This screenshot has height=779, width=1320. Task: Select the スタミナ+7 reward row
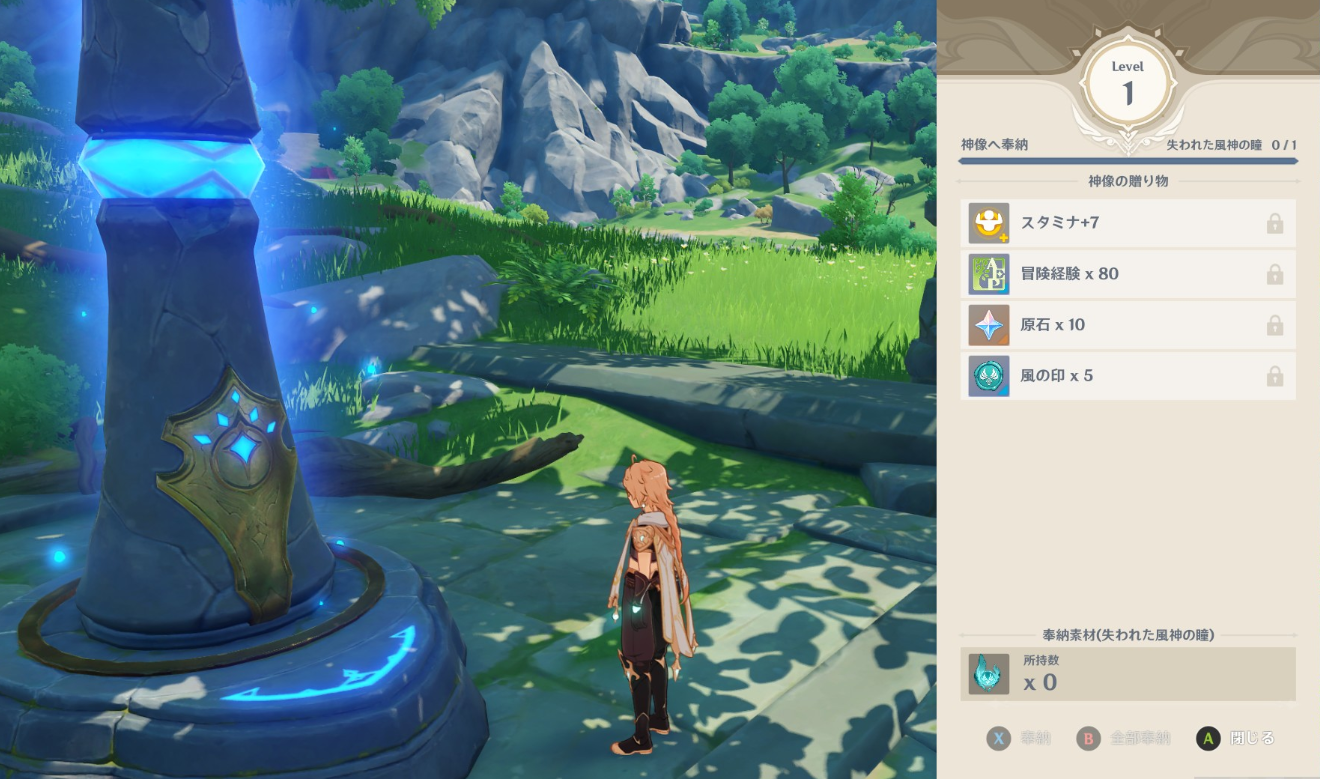(1127, 223)
